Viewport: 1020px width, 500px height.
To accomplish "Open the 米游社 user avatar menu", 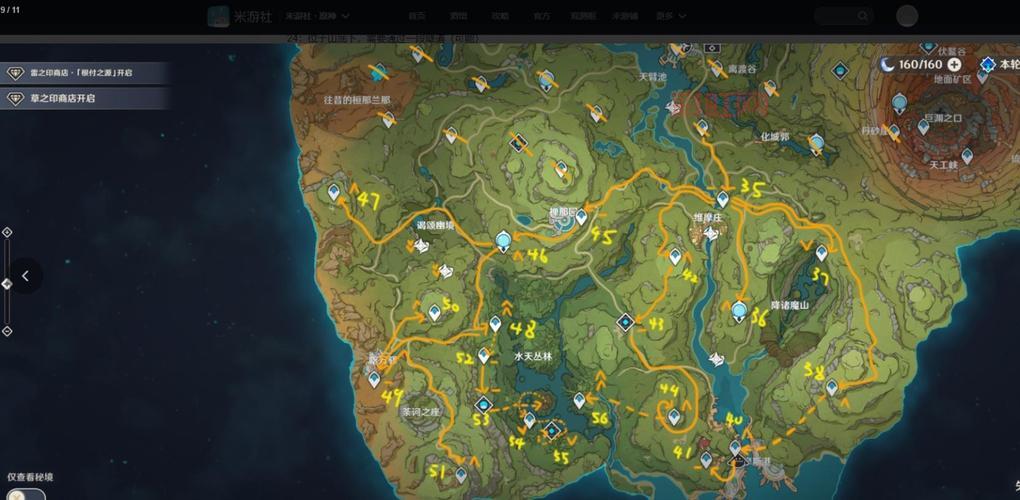I will 907,16.
